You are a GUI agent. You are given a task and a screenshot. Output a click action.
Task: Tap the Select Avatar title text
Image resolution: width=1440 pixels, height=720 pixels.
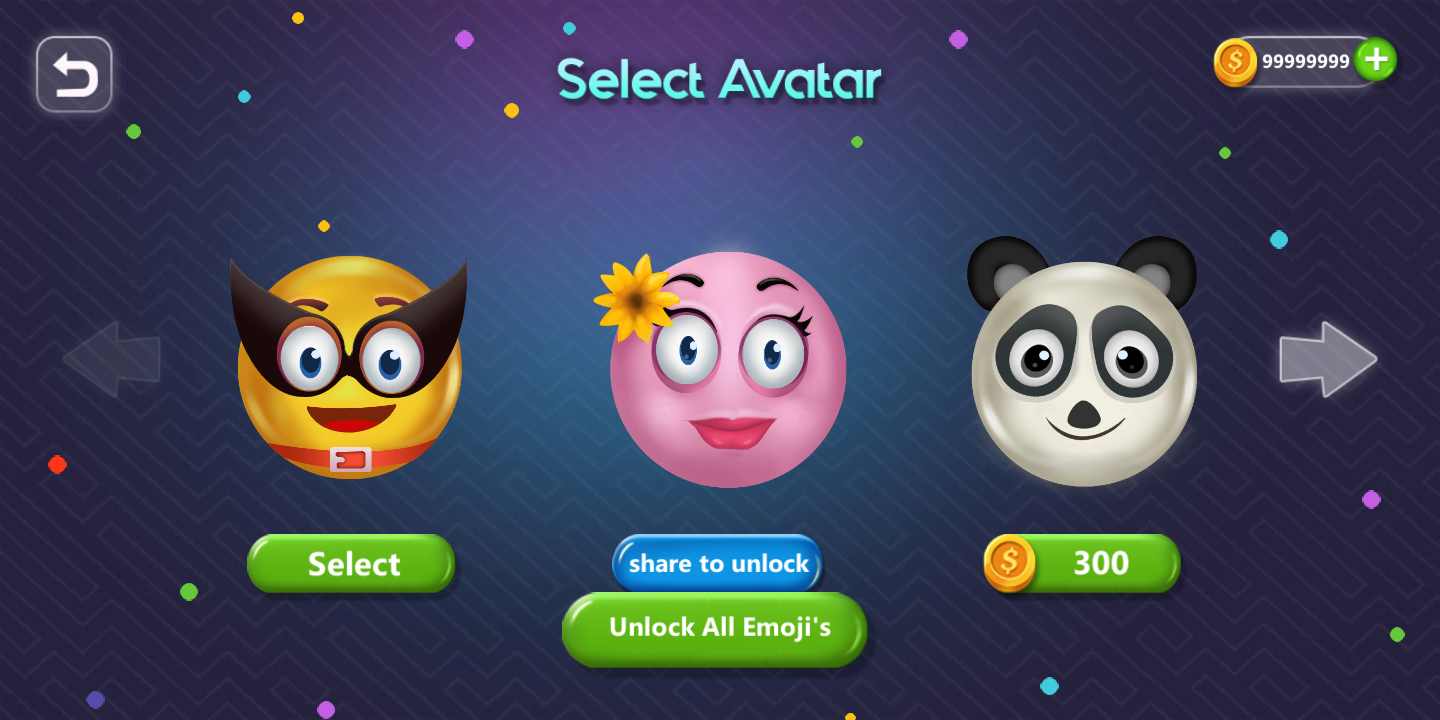pyautogui.click(x=719, y=80)
